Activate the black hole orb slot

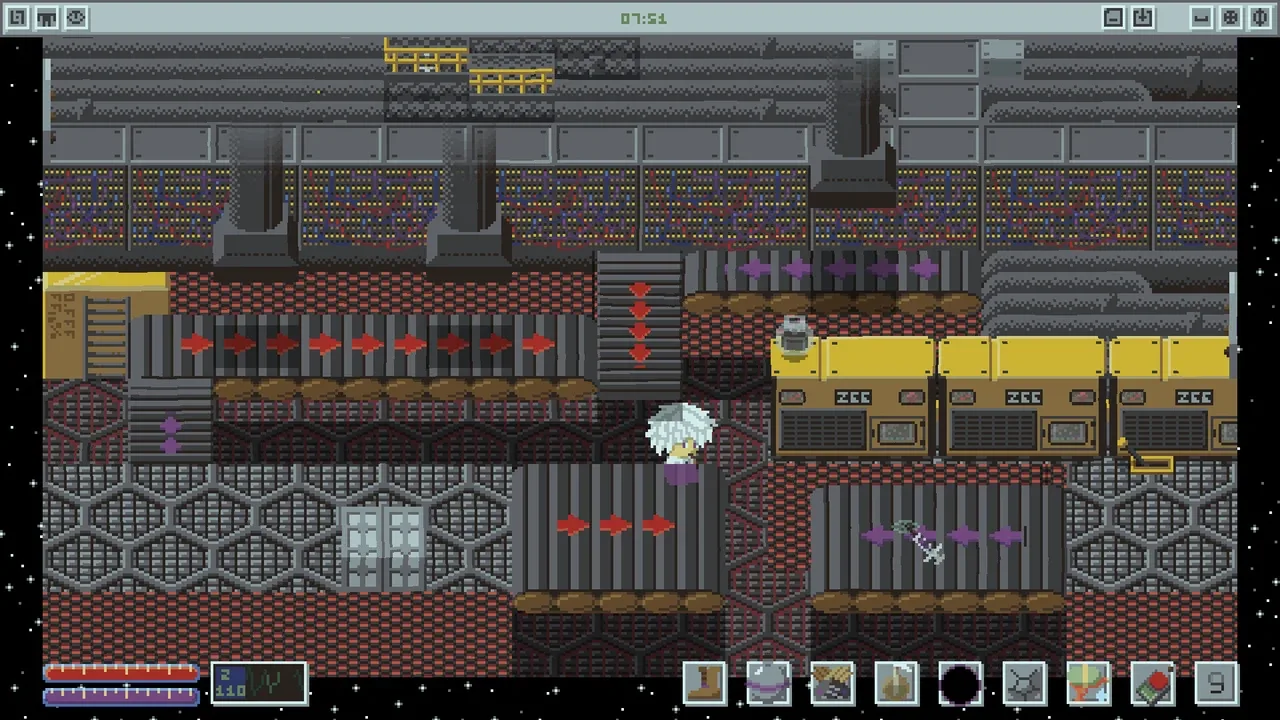(960, 684)
